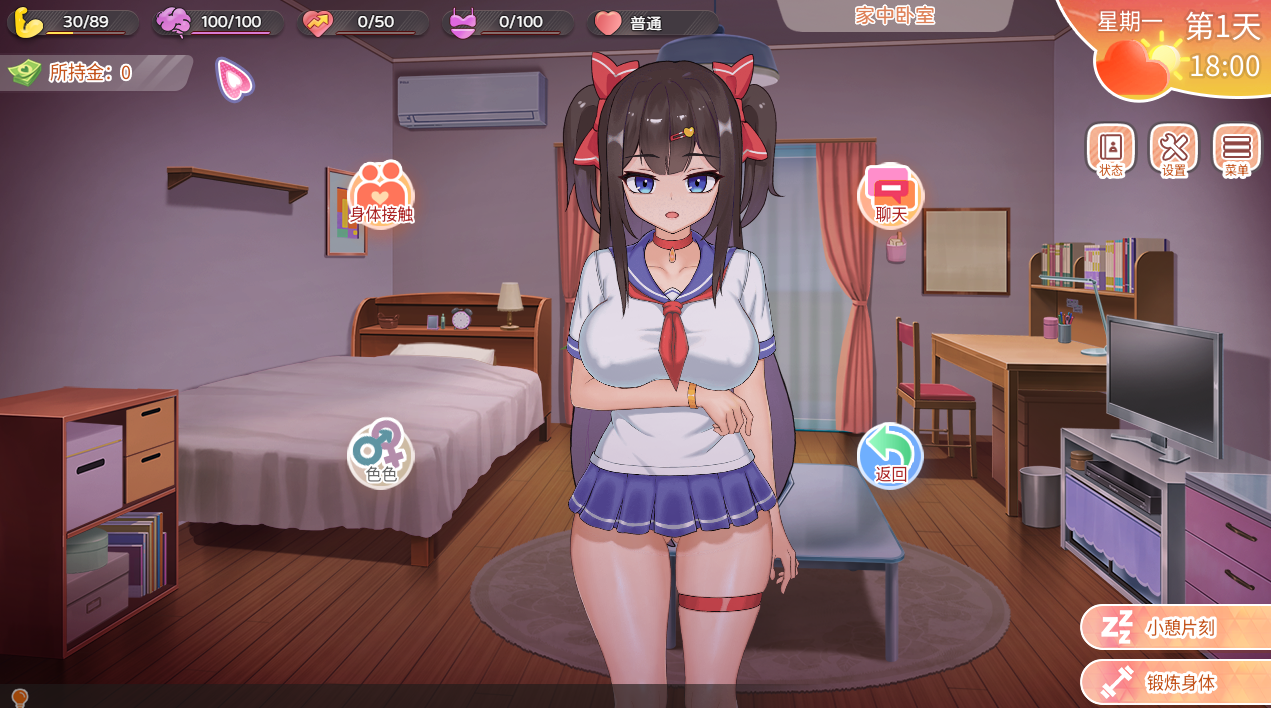The image size is (1271, 708).
Task: Go back with the 返回 button
Action: (890, 456)
